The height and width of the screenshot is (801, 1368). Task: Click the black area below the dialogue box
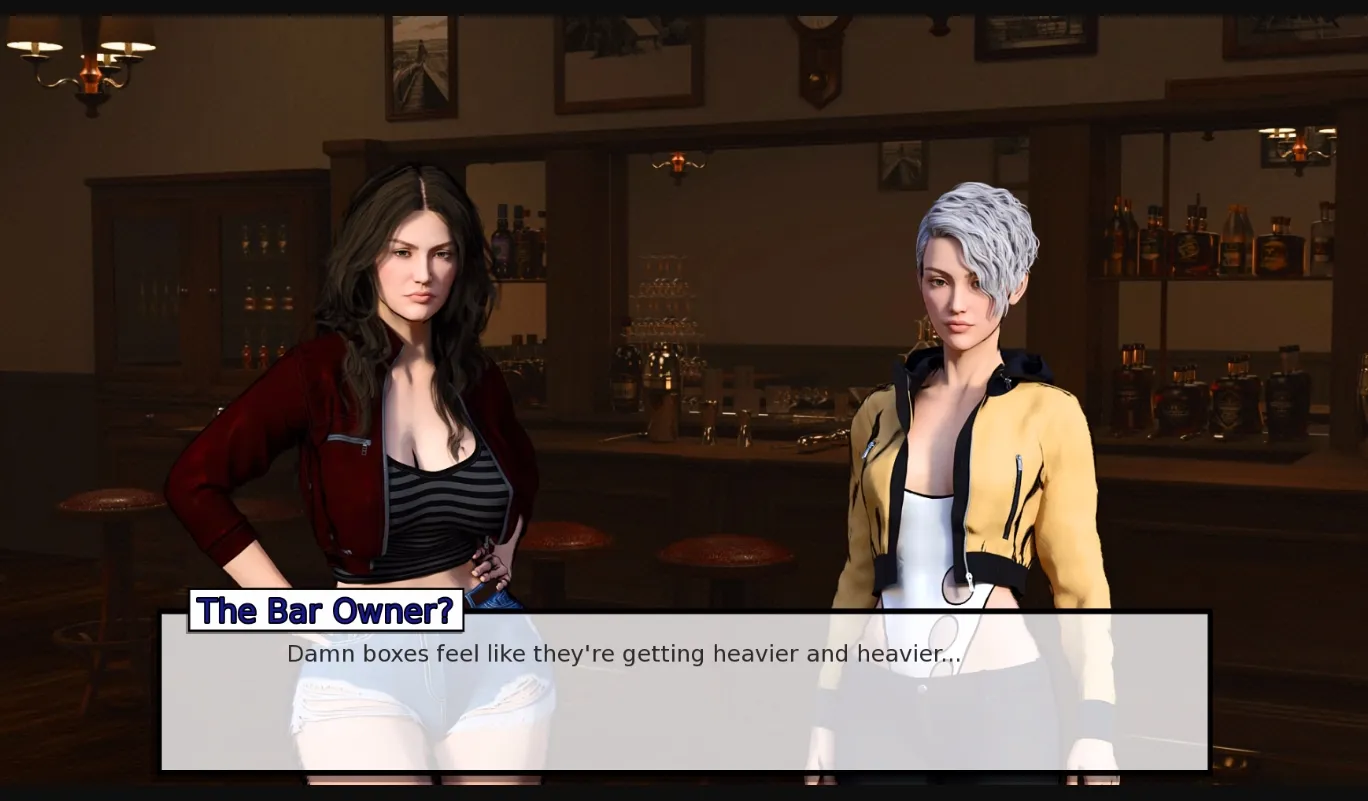pos(684,790)
